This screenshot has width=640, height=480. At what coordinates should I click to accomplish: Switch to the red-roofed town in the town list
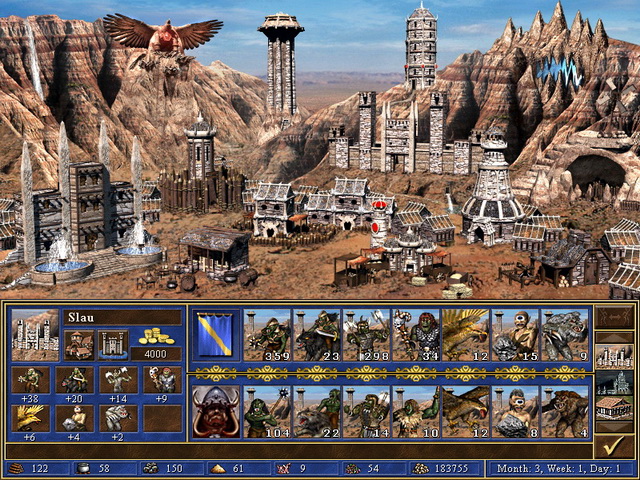(x=612, y=408)
